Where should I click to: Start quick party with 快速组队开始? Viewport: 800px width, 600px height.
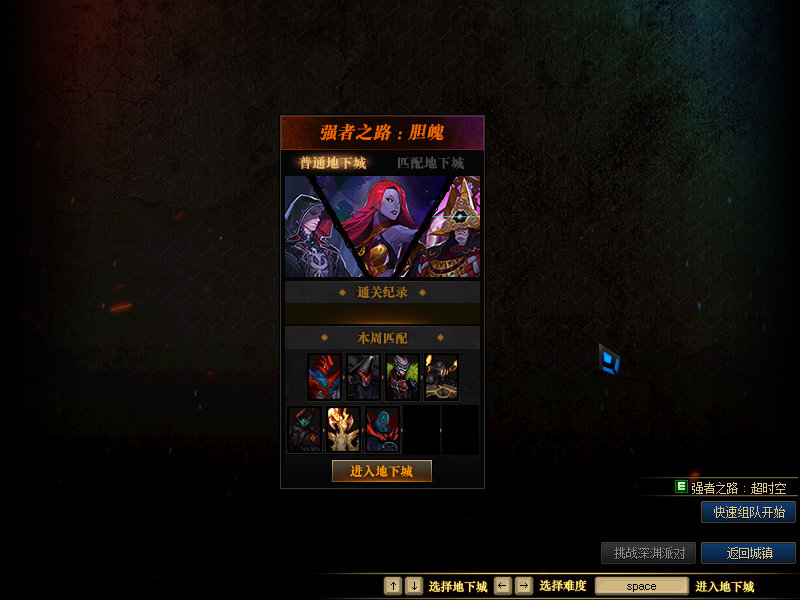(x=748, y=512)
